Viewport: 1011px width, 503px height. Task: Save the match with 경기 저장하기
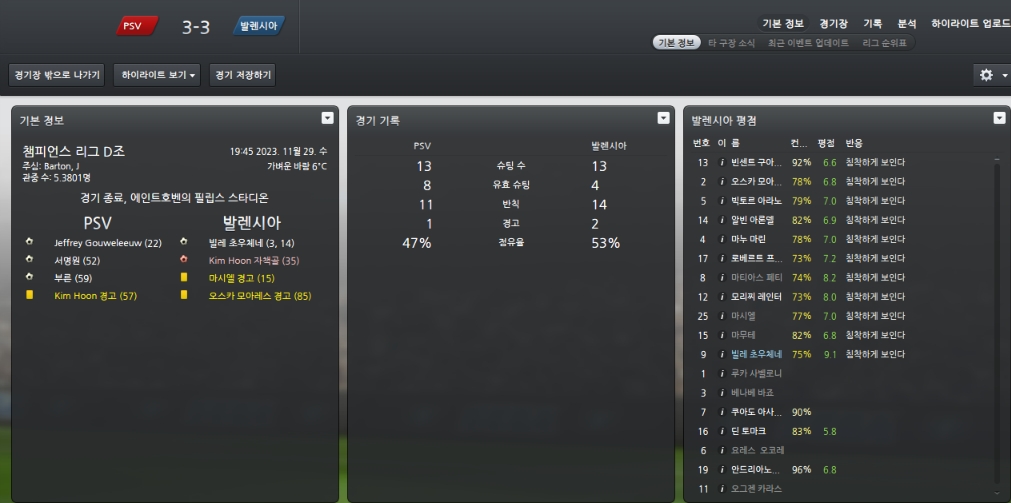point(241,75)
